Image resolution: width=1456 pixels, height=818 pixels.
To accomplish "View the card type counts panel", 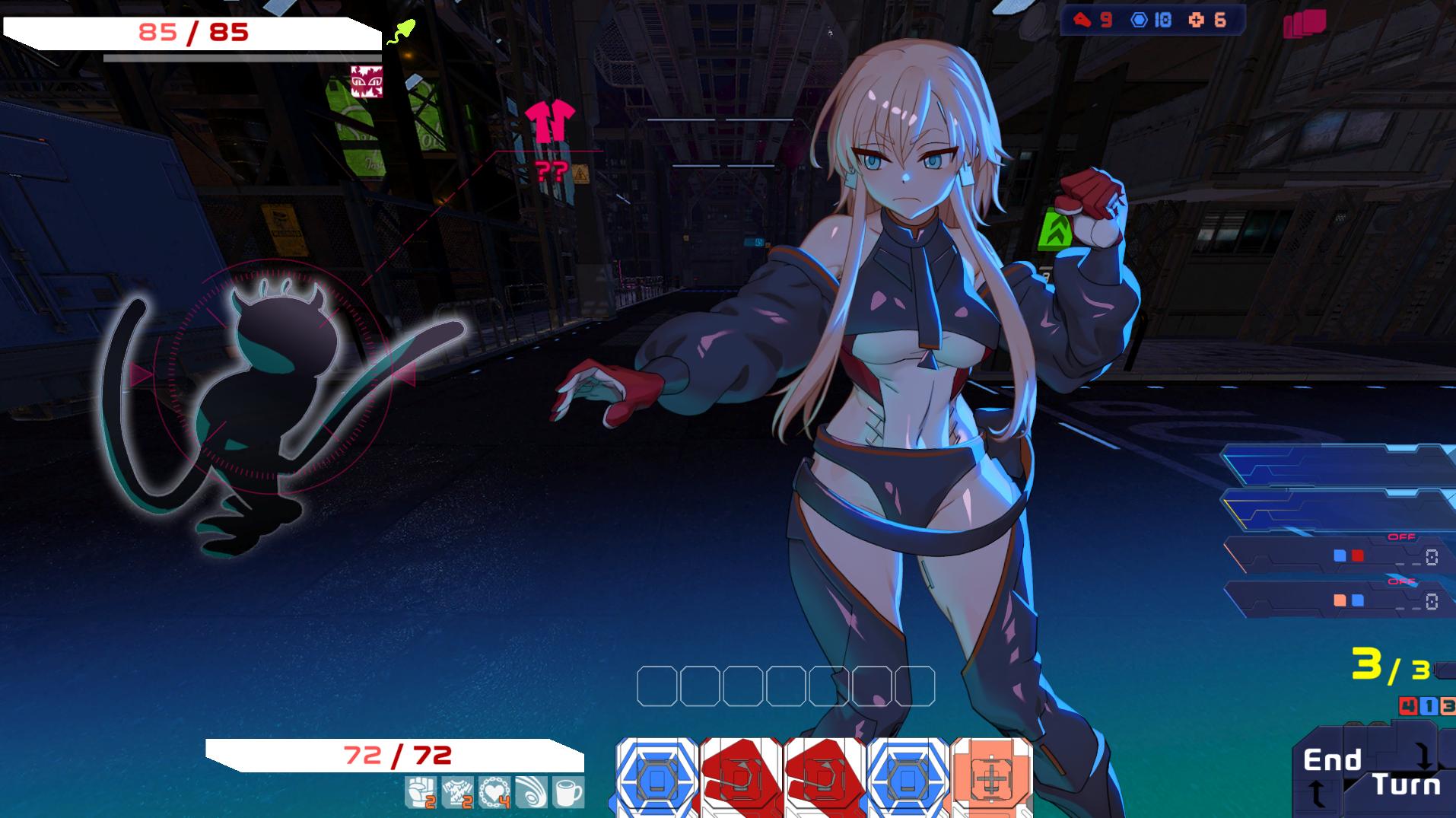I will [1152, 21].
